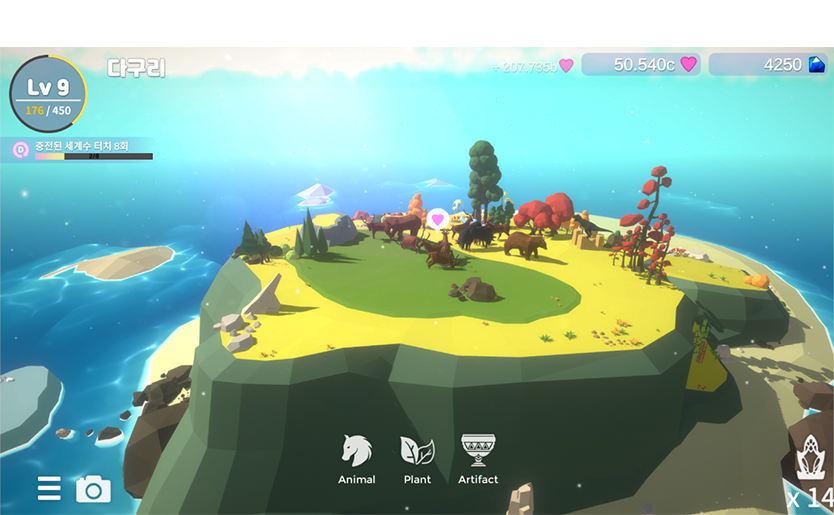Image resolution: width=834 pixels, height=515 pixels.
Task: Collect the pink heart speech bubble
Action: pos(437,219)
